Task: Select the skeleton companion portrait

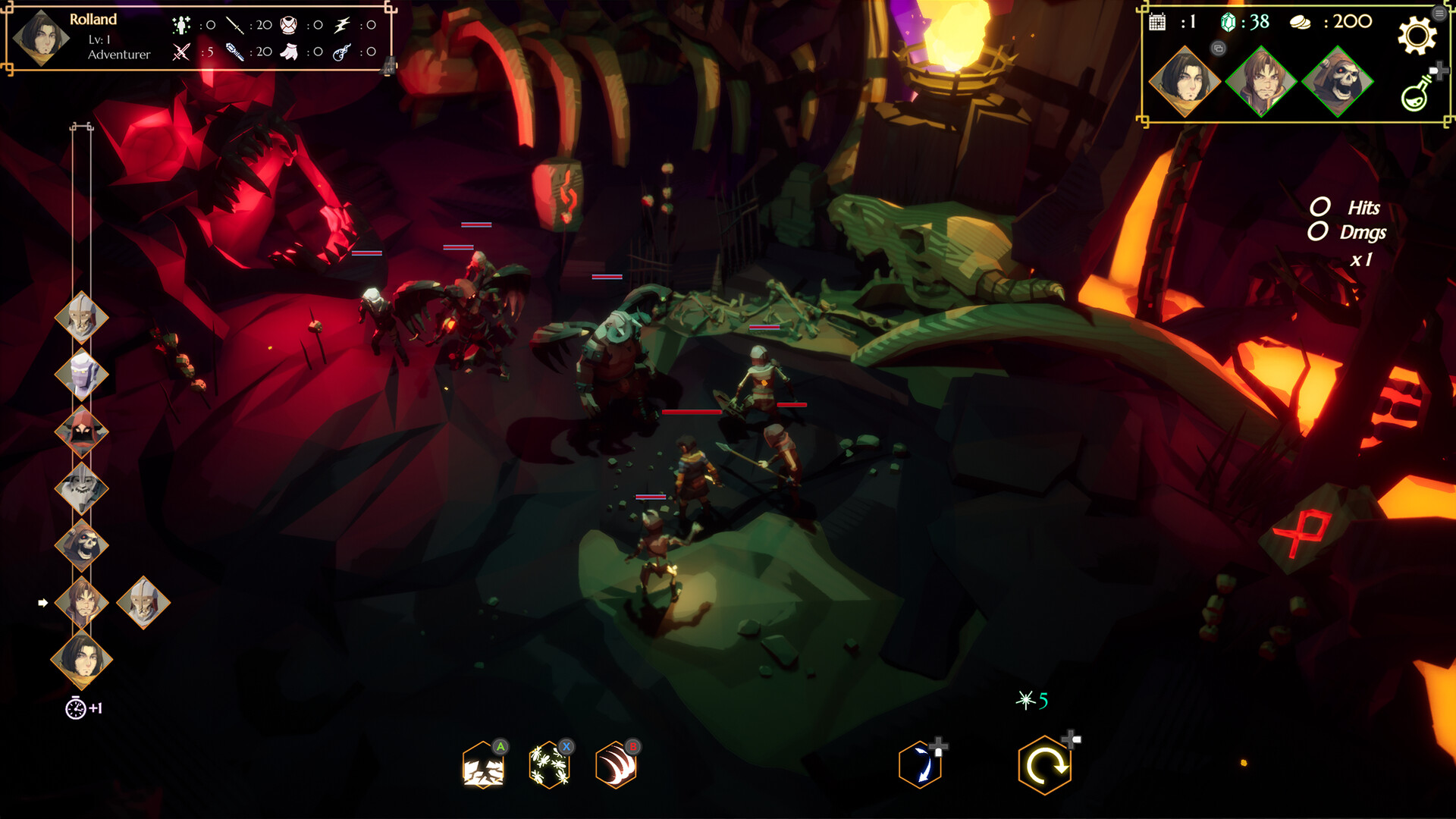Action: (x=1338, y=86)
